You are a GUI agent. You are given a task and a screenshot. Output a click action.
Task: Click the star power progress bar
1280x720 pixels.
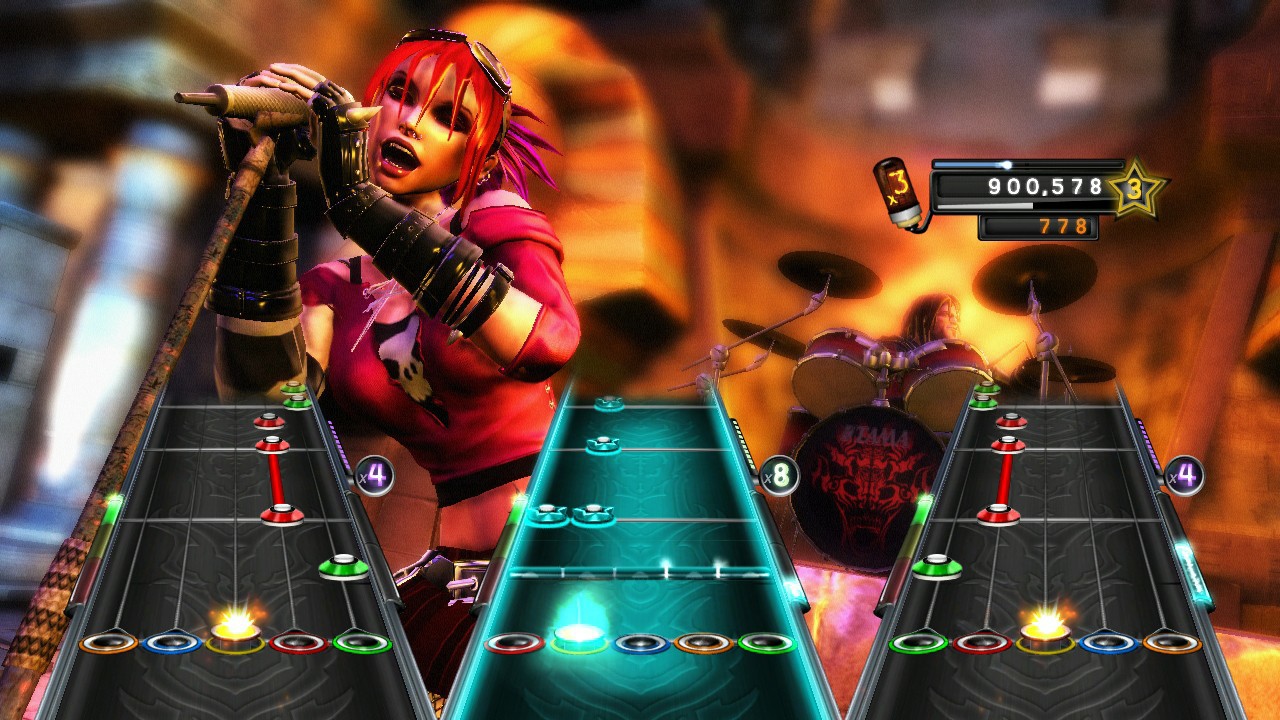(x=1025, y=164)
